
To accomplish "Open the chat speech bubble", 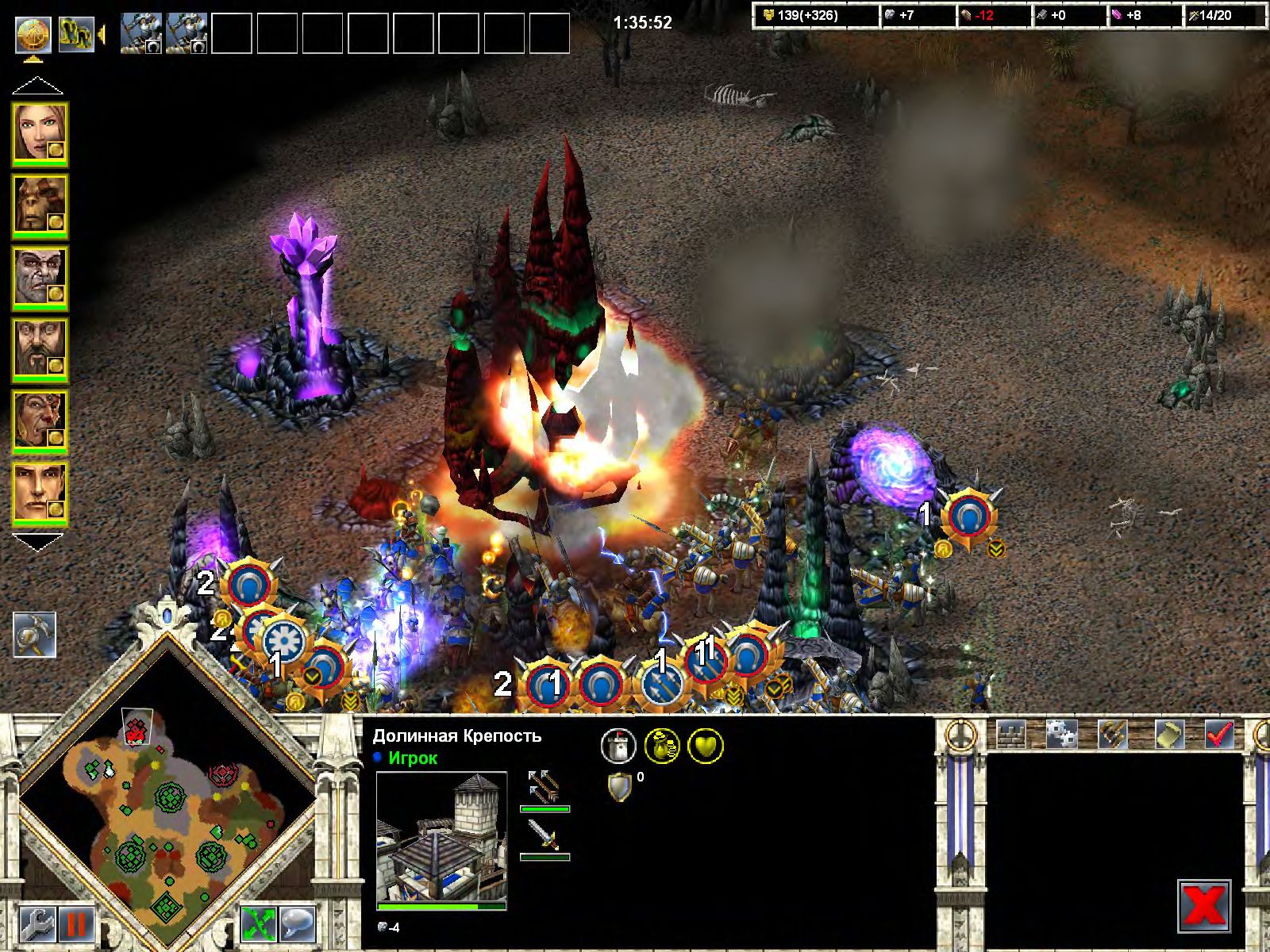I will pyautogui.click(x=298, y=924).
